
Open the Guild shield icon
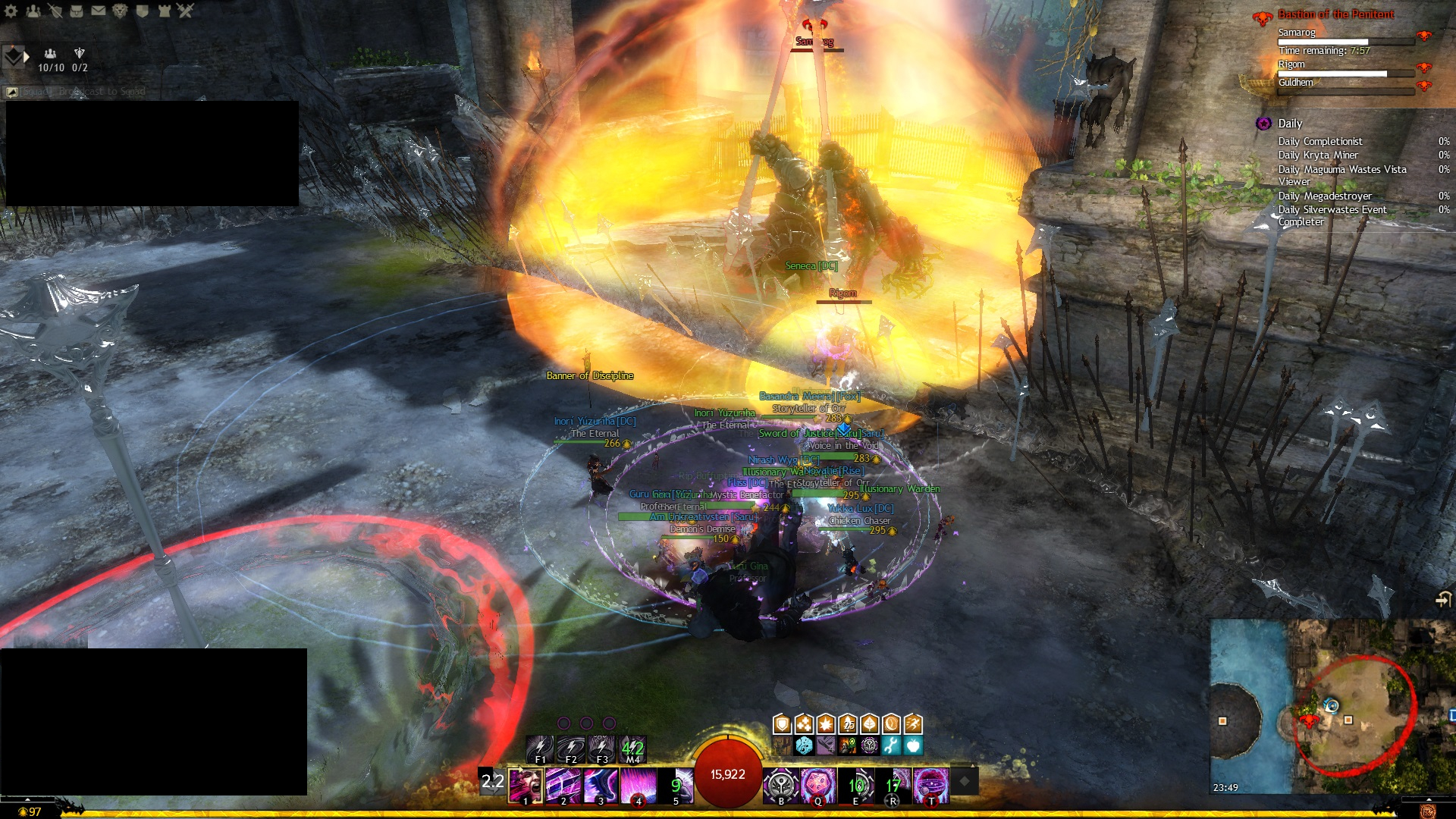(142, 11)
